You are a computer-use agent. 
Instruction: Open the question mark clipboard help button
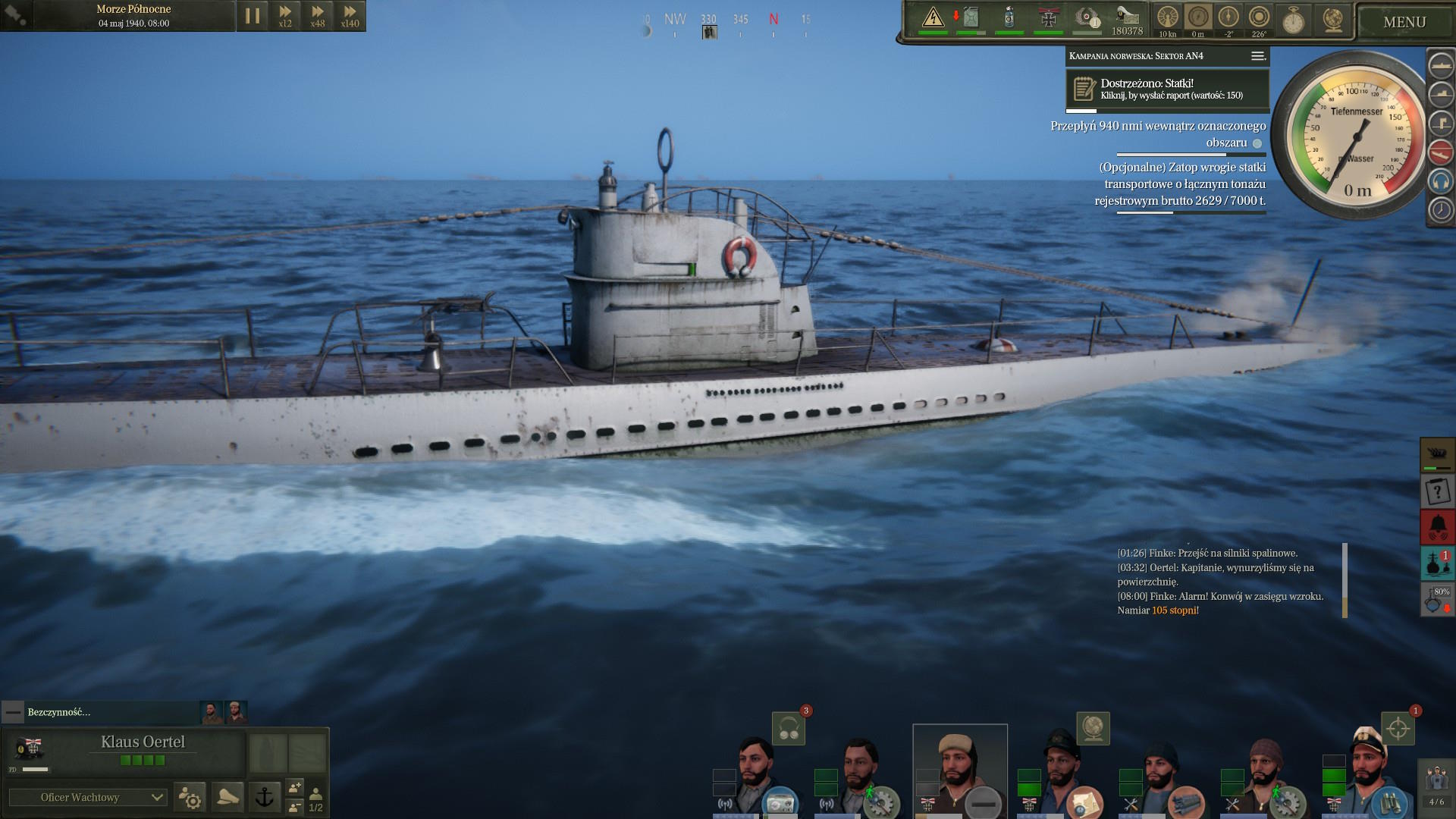pos(1437,491)
